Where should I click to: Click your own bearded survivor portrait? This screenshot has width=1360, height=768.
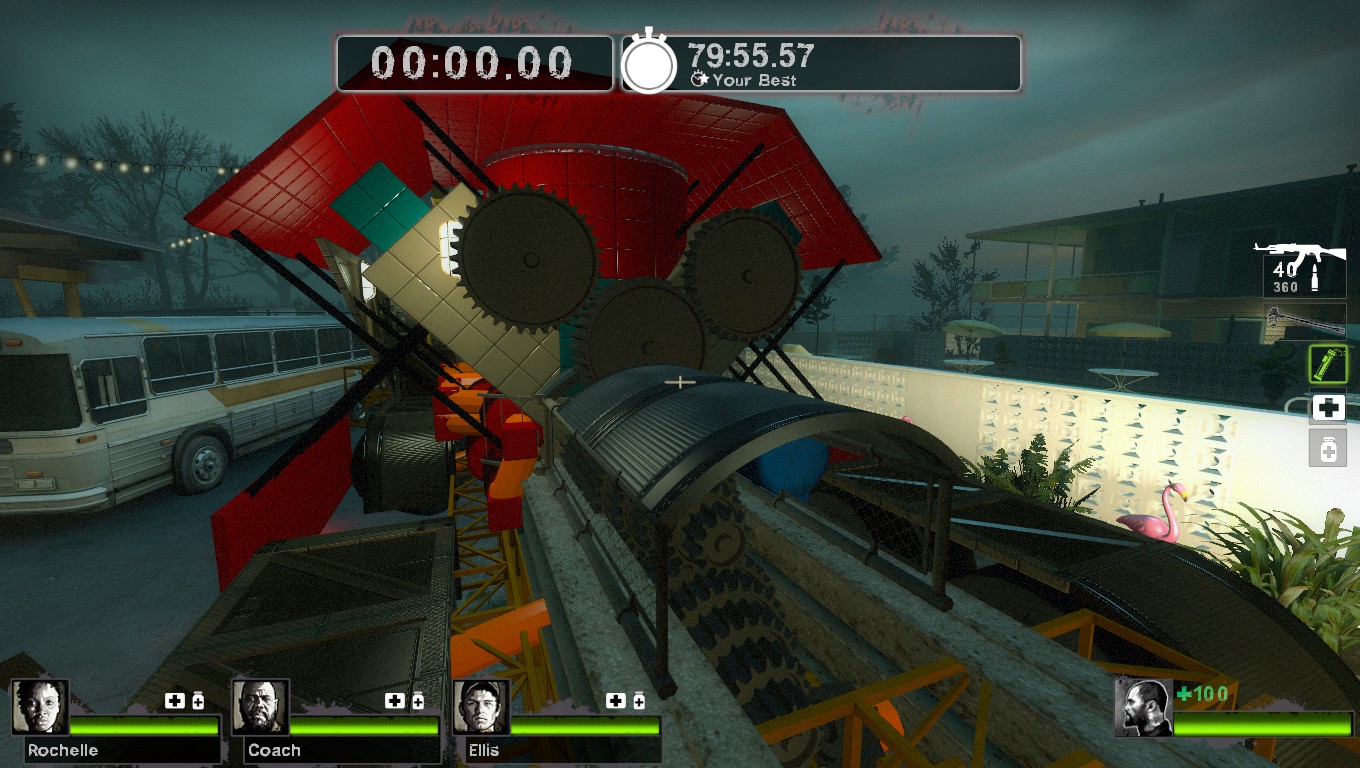1143,707
